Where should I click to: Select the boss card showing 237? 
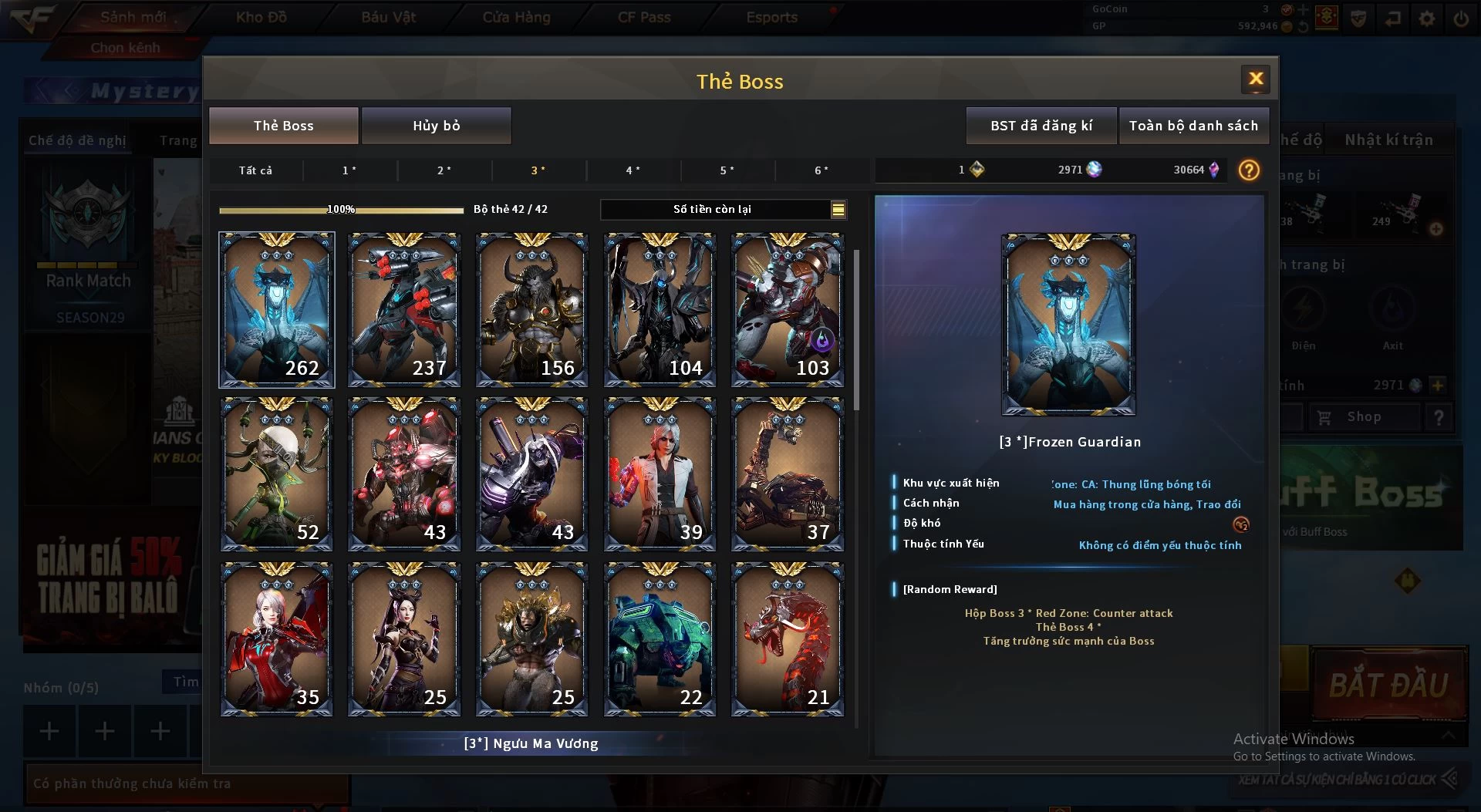pos(404,309)
